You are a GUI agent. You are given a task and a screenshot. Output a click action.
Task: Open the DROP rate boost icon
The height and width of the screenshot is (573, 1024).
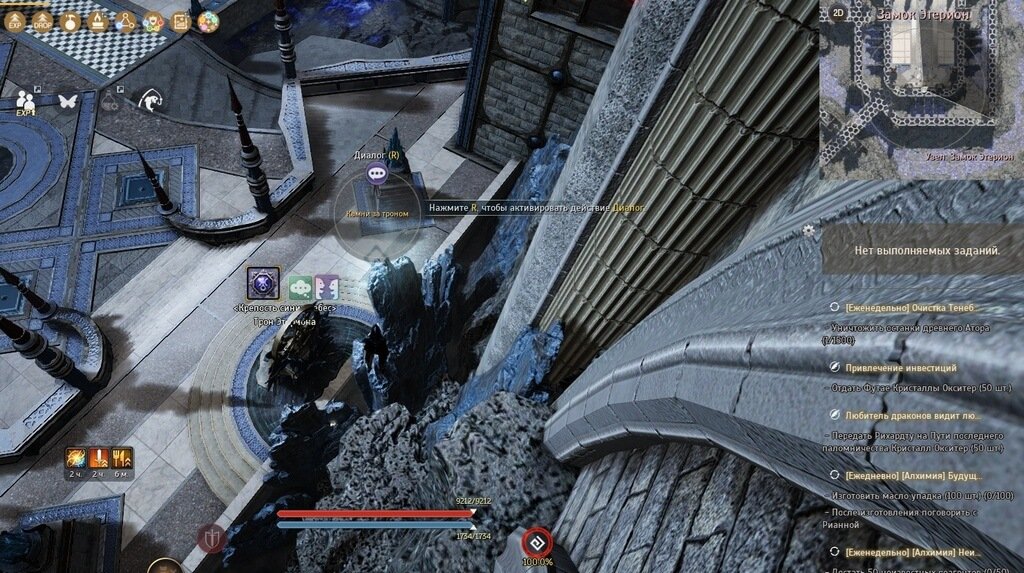(x=44, y=21)
